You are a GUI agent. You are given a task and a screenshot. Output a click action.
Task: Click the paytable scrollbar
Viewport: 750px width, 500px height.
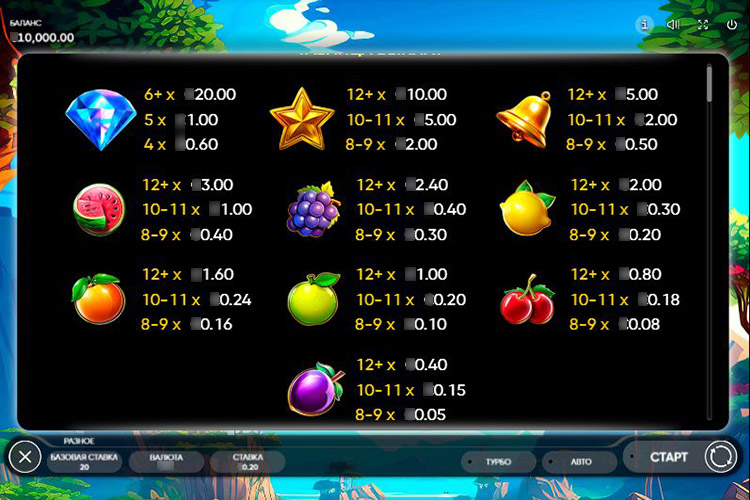coord(710,85)
